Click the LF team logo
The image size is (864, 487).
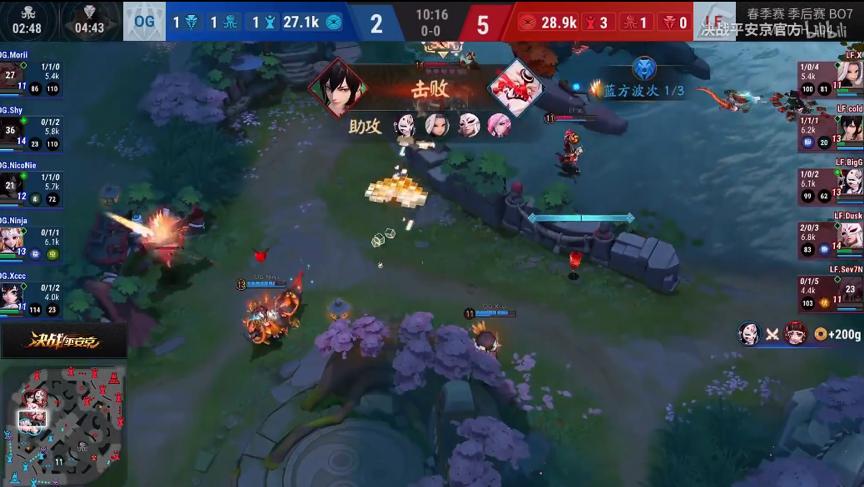point(713,22)
